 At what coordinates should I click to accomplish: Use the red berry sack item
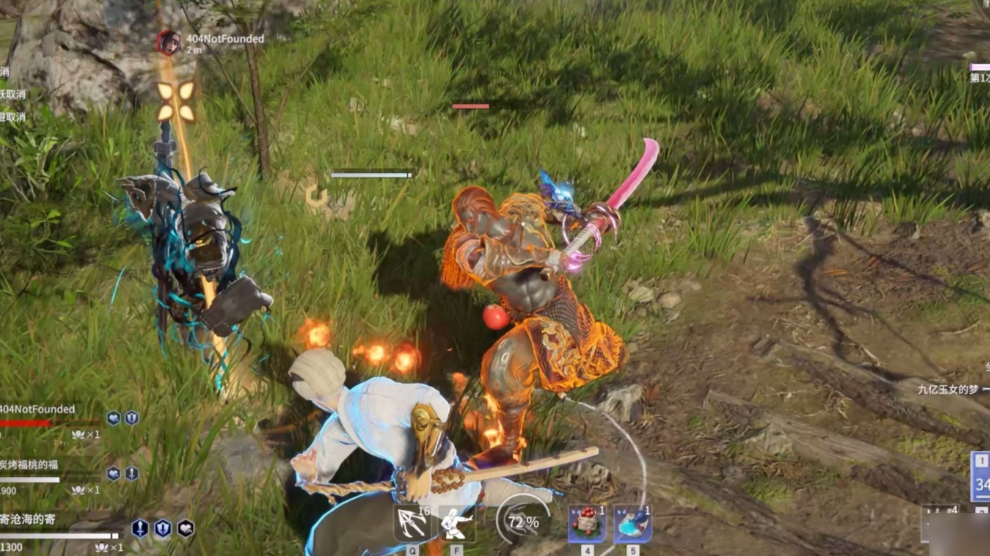click(x=586, y=524)
